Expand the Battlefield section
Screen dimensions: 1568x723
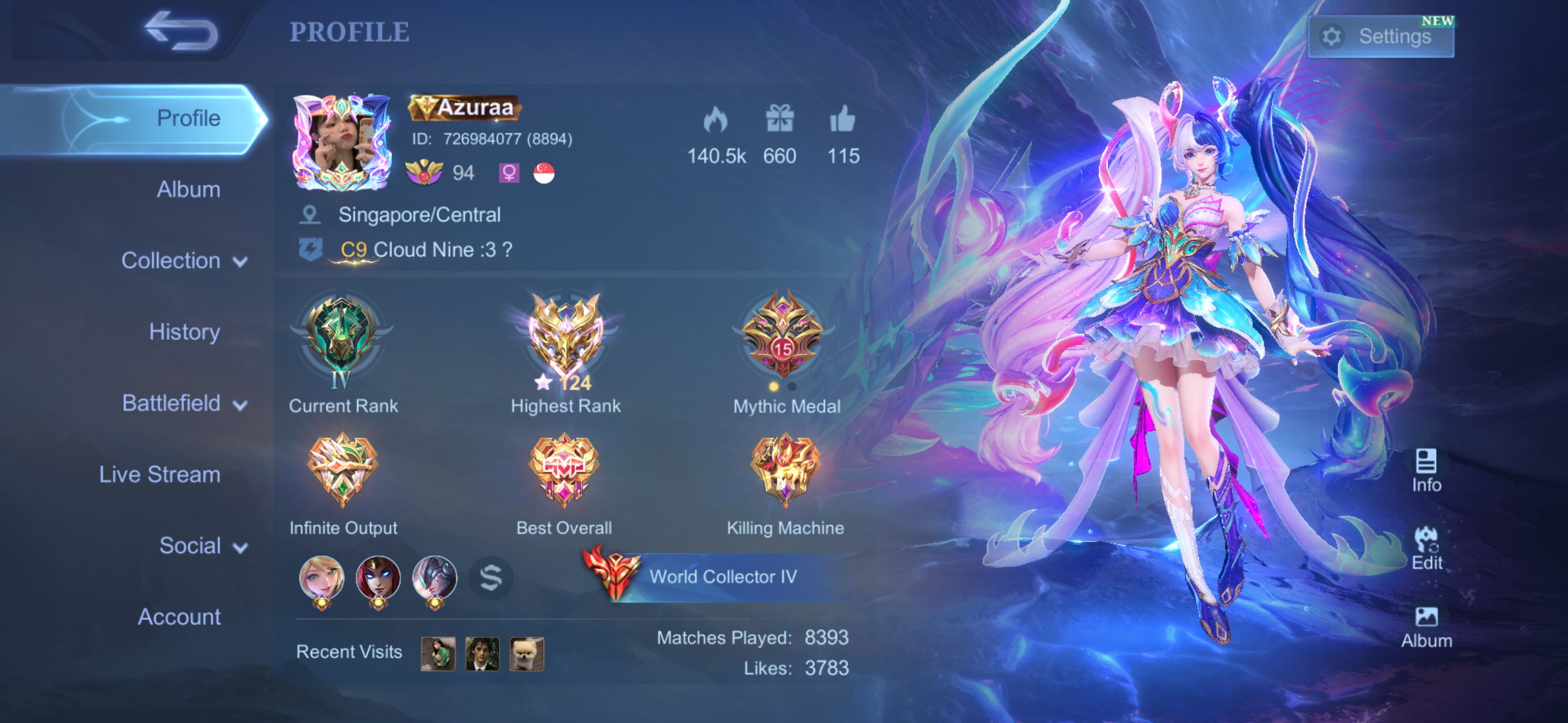184,403
